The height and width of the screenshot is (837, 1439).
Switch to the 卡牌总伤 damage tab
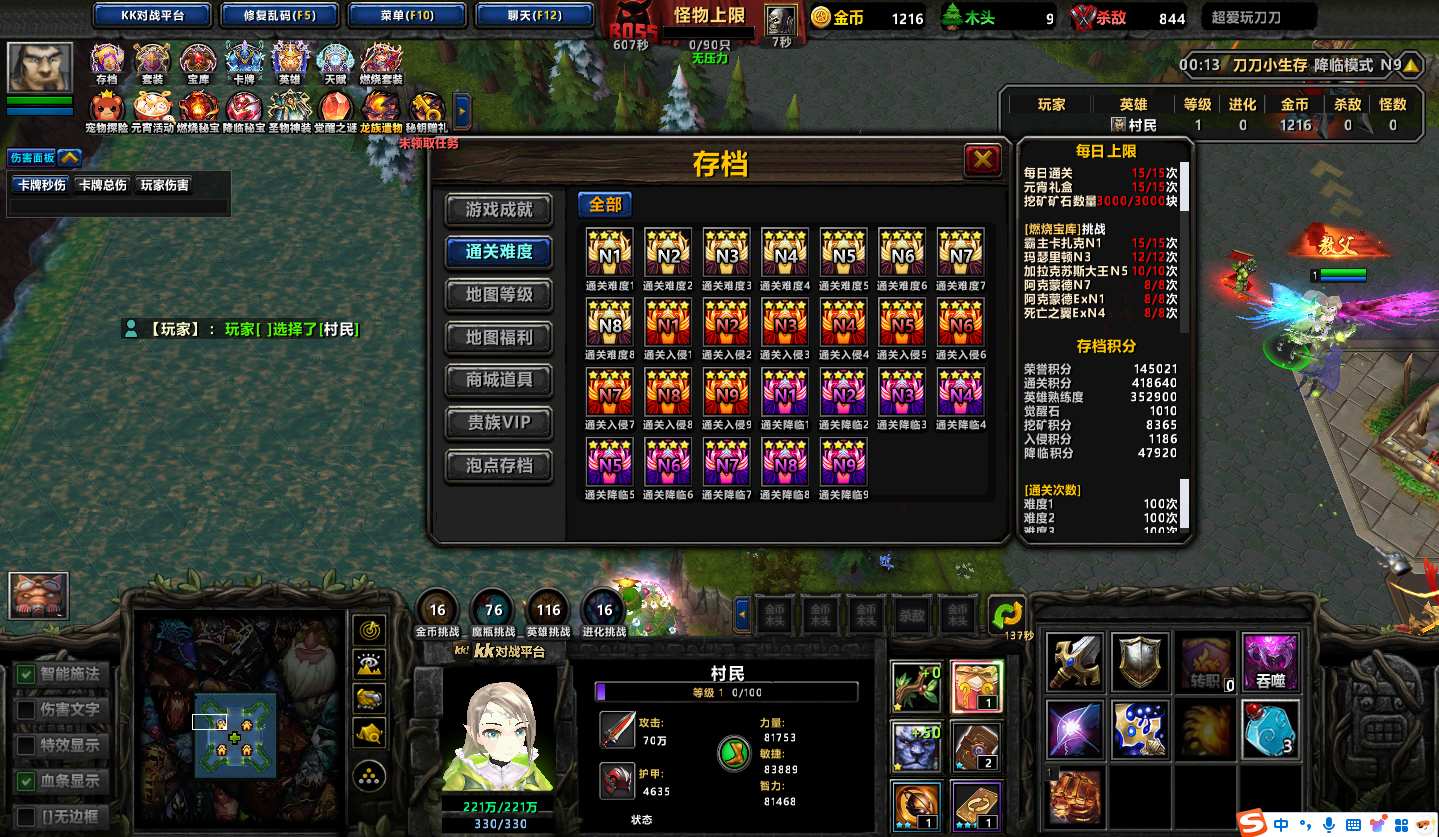103,185
